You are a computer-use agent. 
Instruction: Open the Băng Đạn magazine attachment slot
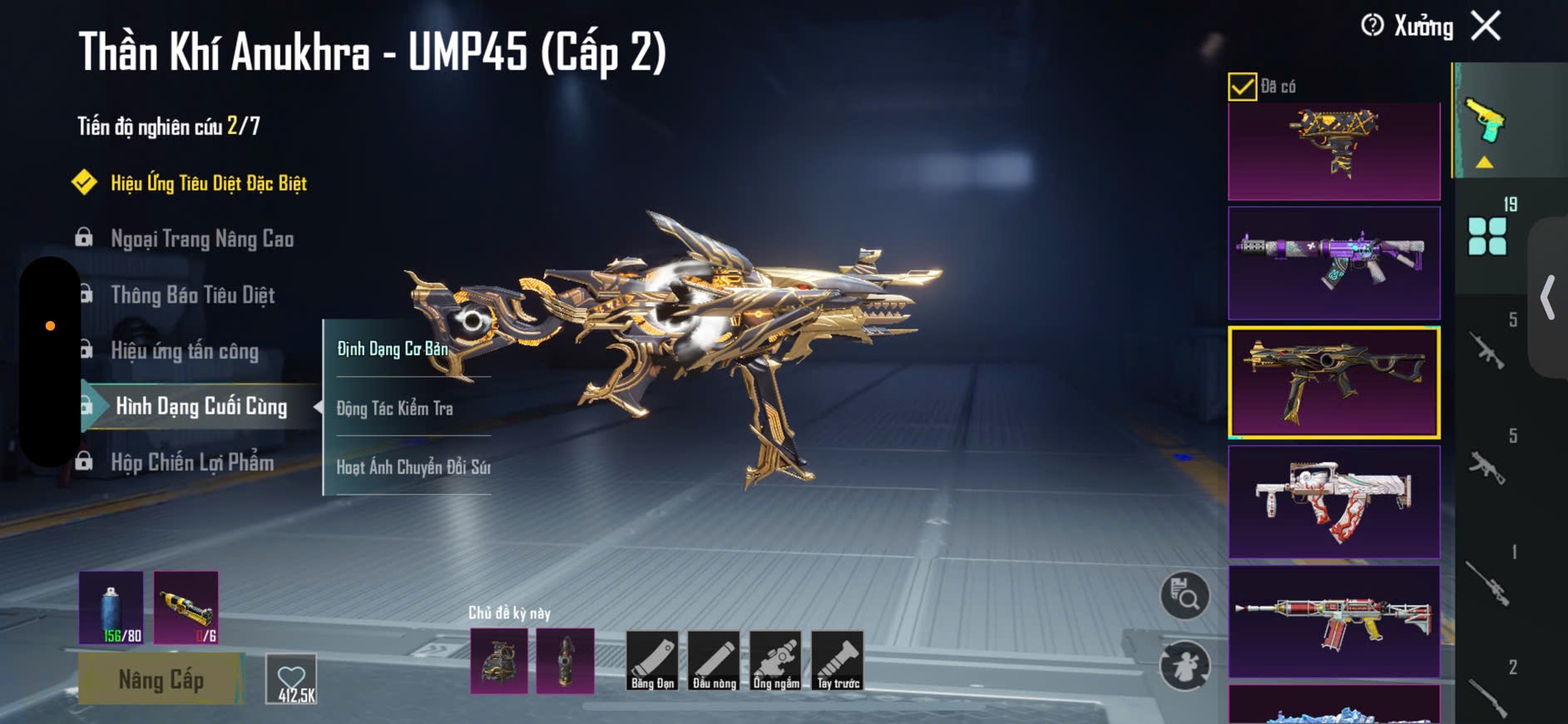click(x=652, y=661)
